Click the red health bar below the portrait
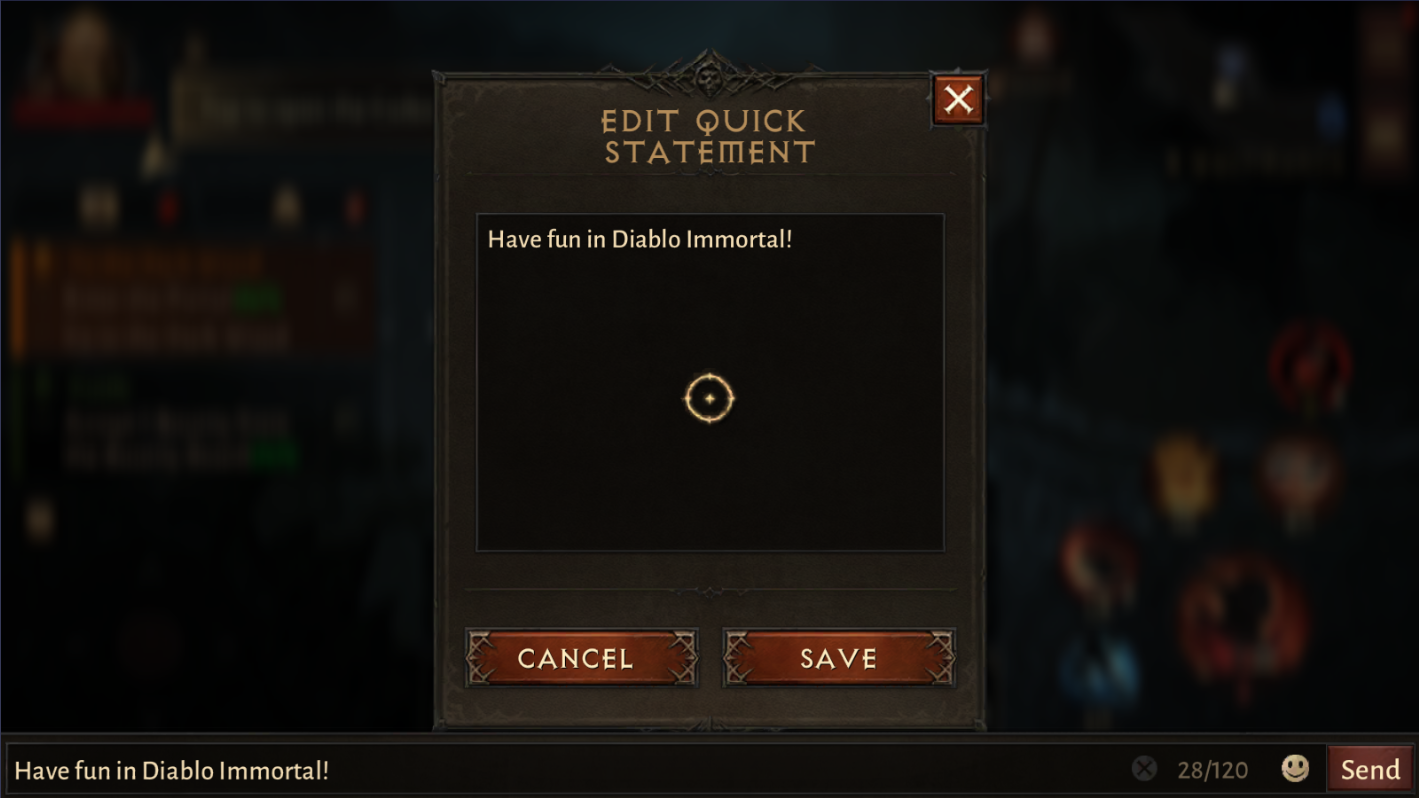This screenshot has width=1419, height=798. pyautogui.click(x=85, y=112)
